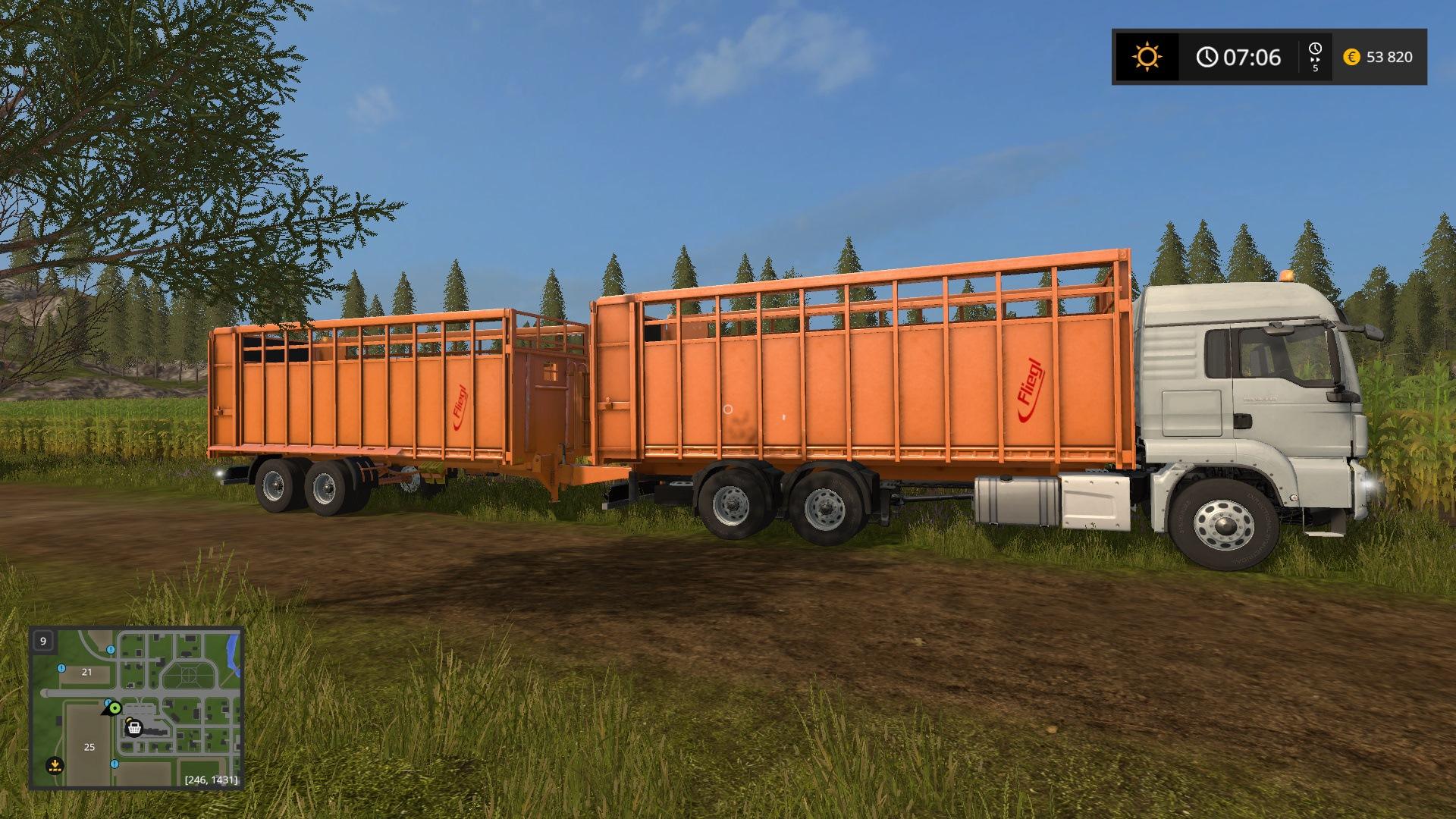
Task: Click the blue info marker below field 25
Action: 115,764
